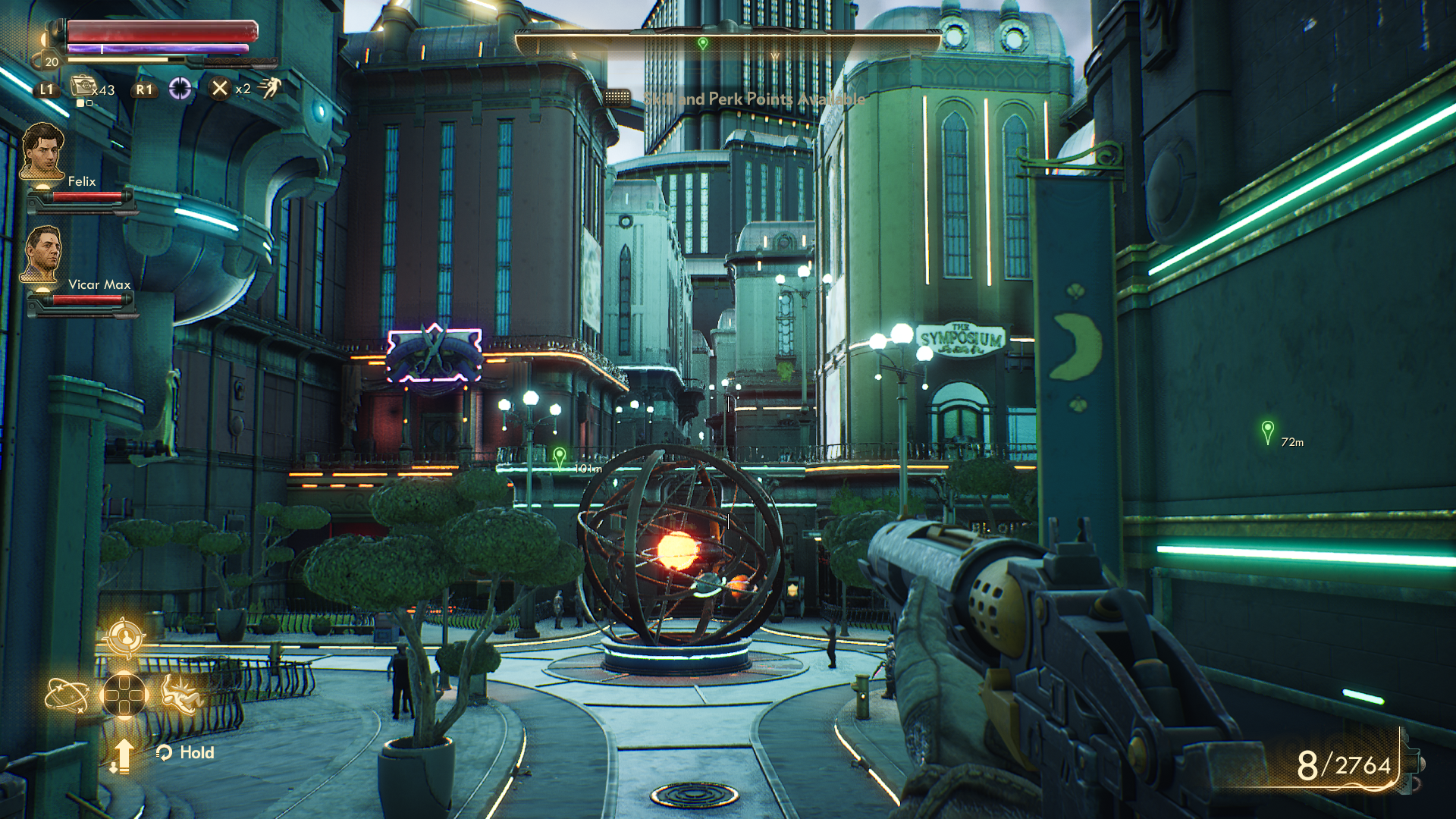This screenshot has width=1456, height=819.
Task: Use the medical inhaler icon
Action: coord(83,86)
